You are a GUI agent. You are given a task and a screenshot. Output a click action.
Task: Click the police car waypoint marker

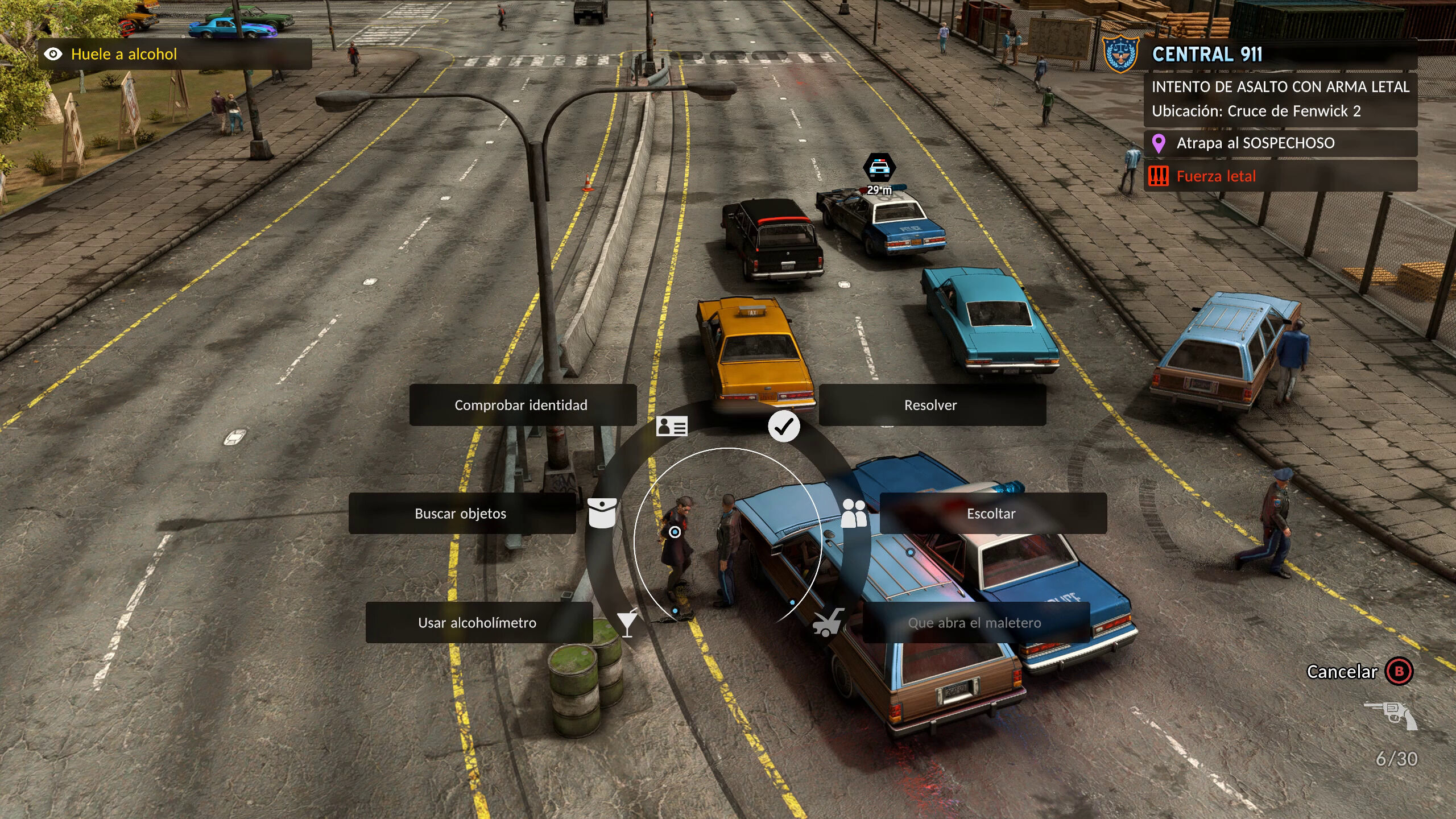[x=879, y=168]
